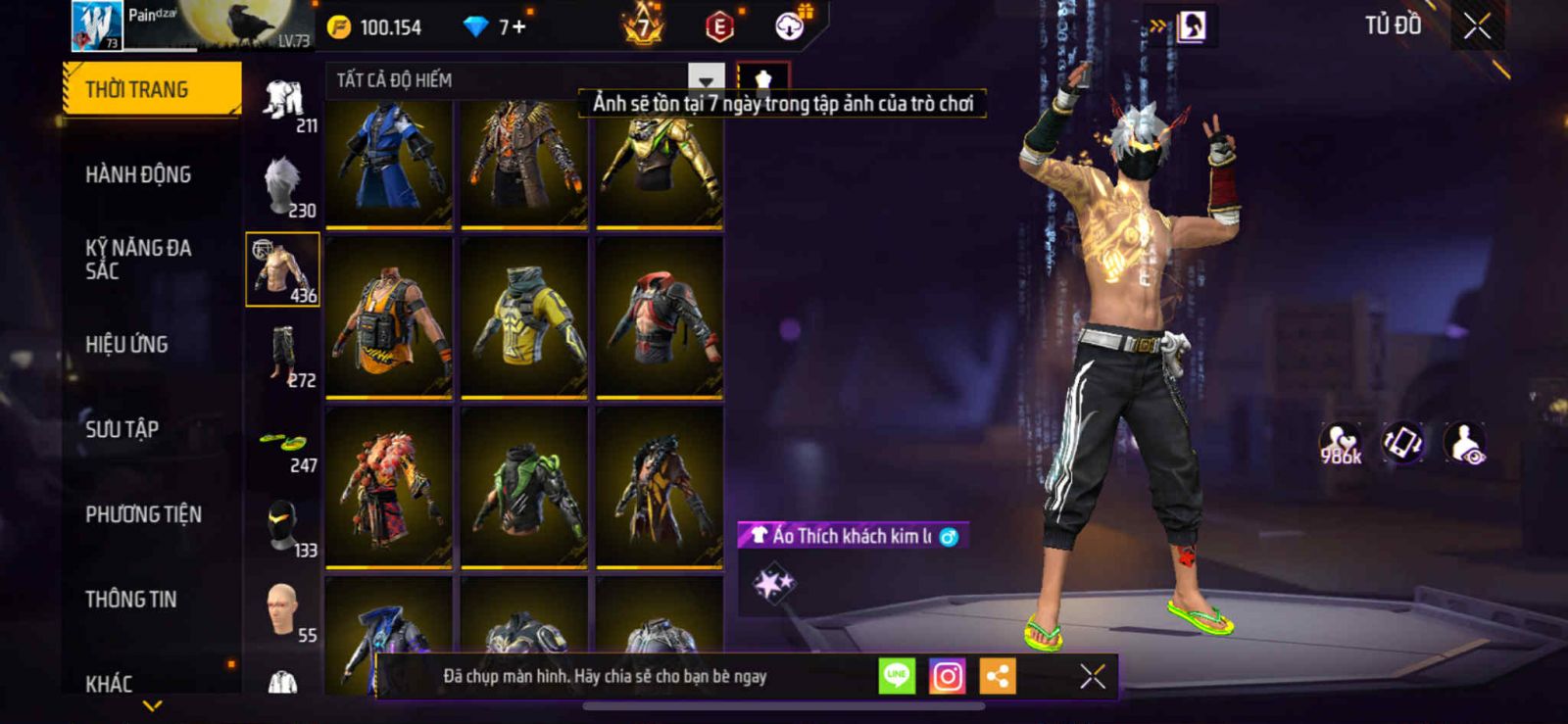Go to the SƯU TẬP tab

(x=122, y=429)
